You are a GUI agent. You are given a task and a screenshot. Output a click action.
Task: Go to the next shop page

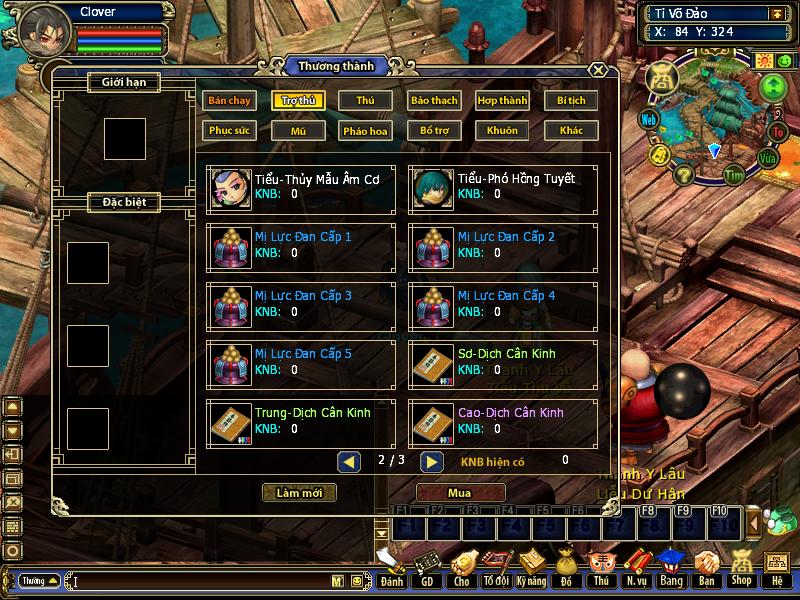(431, 462)
